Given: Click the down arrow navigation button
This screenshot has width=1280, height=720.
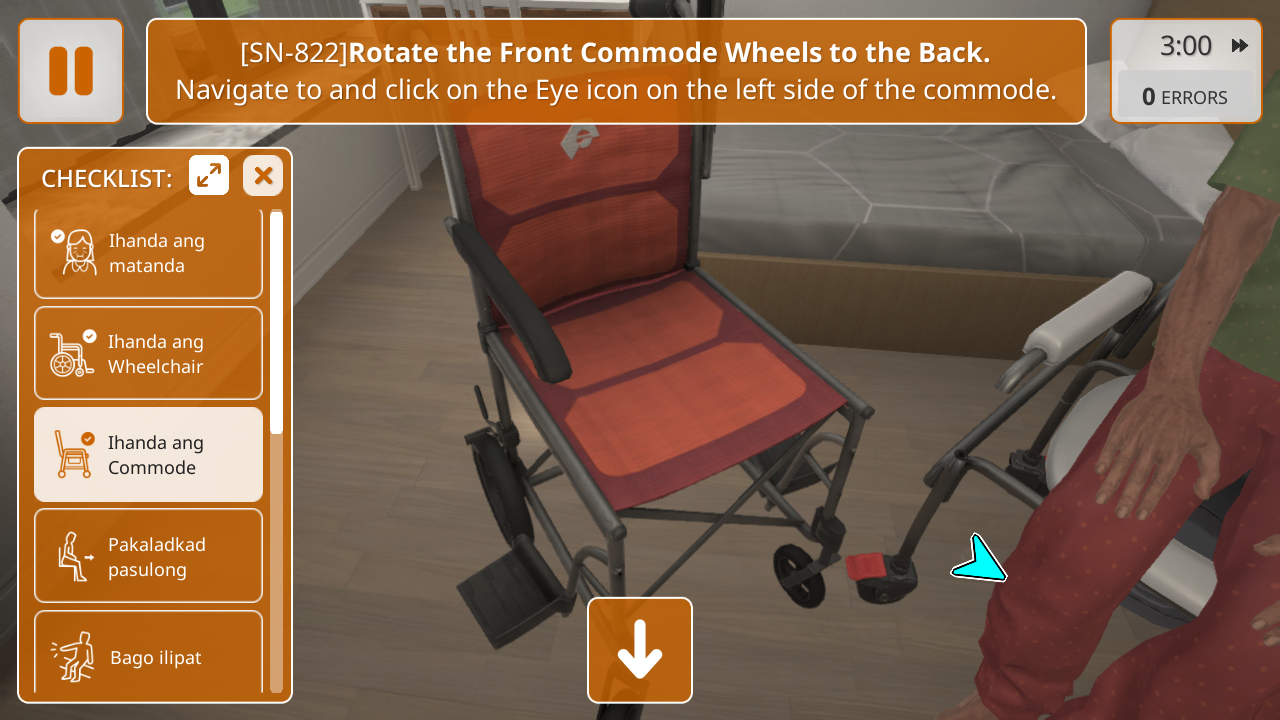Looking at the screenshot, I should pos(640,650).
